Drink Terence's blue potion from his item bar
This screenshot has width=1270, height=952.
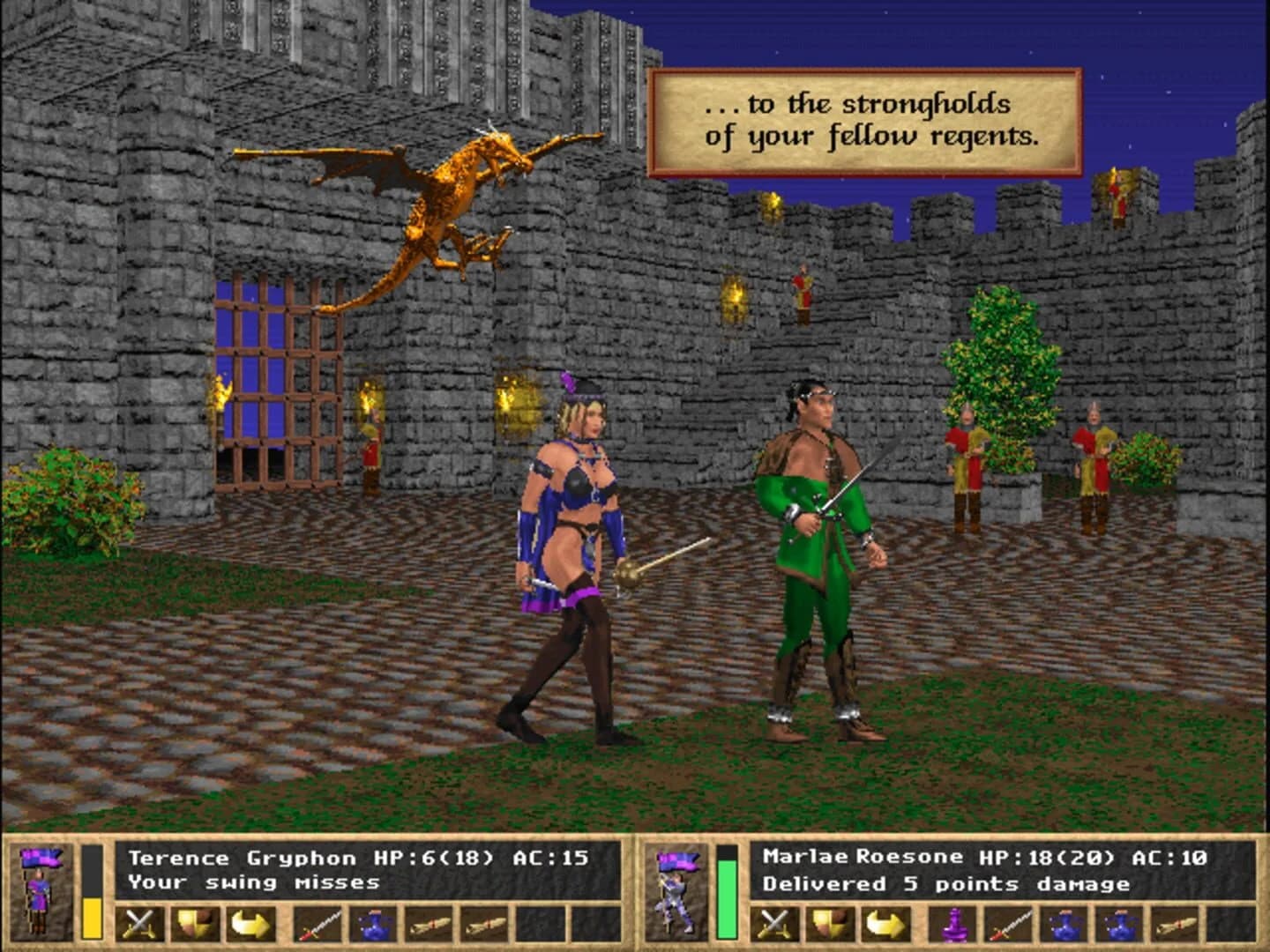[372, 922]
